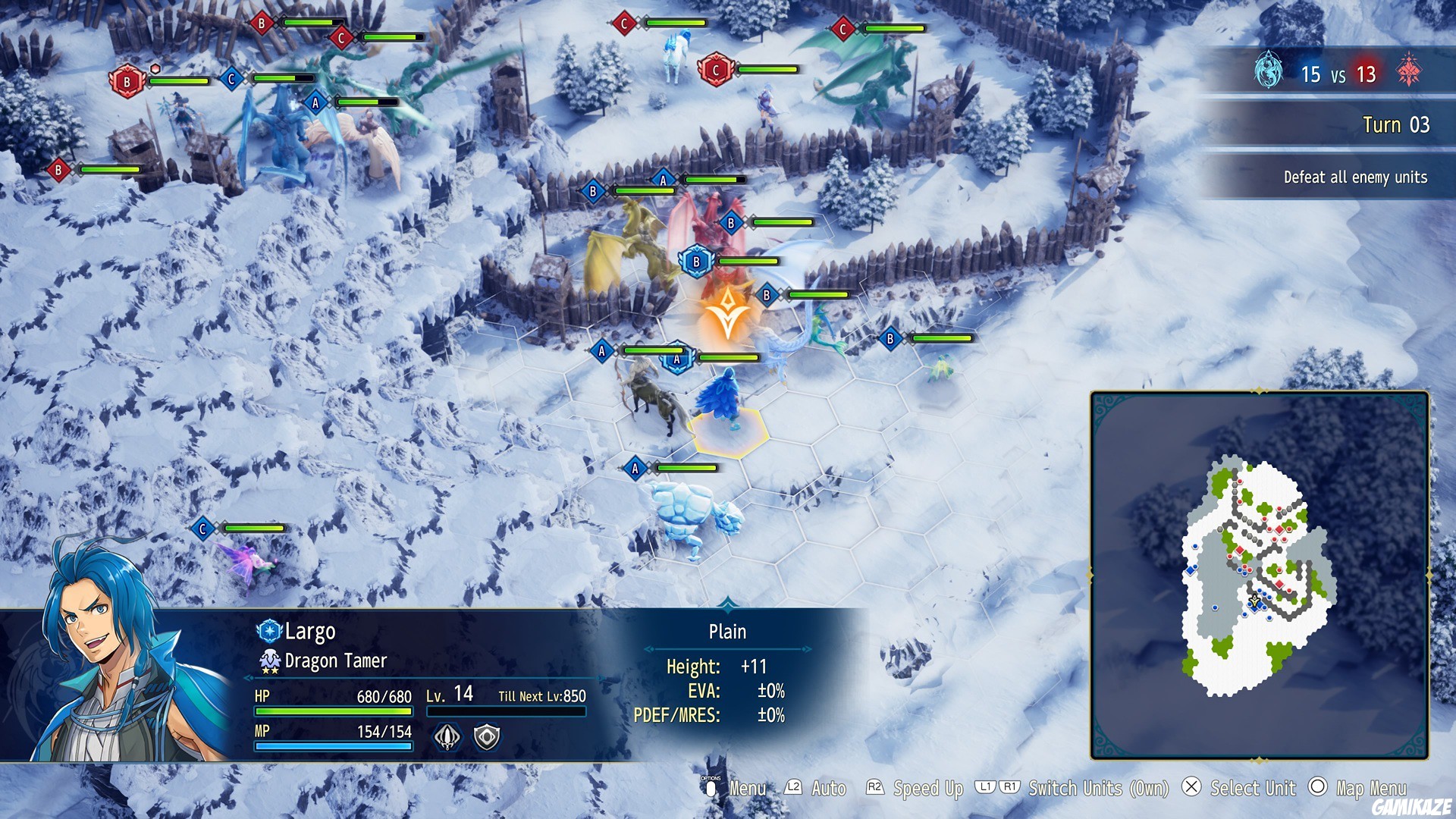Click the Dragon Tamer class icon
Viewport: 1456px width, 819px height.
click(270, 661)
